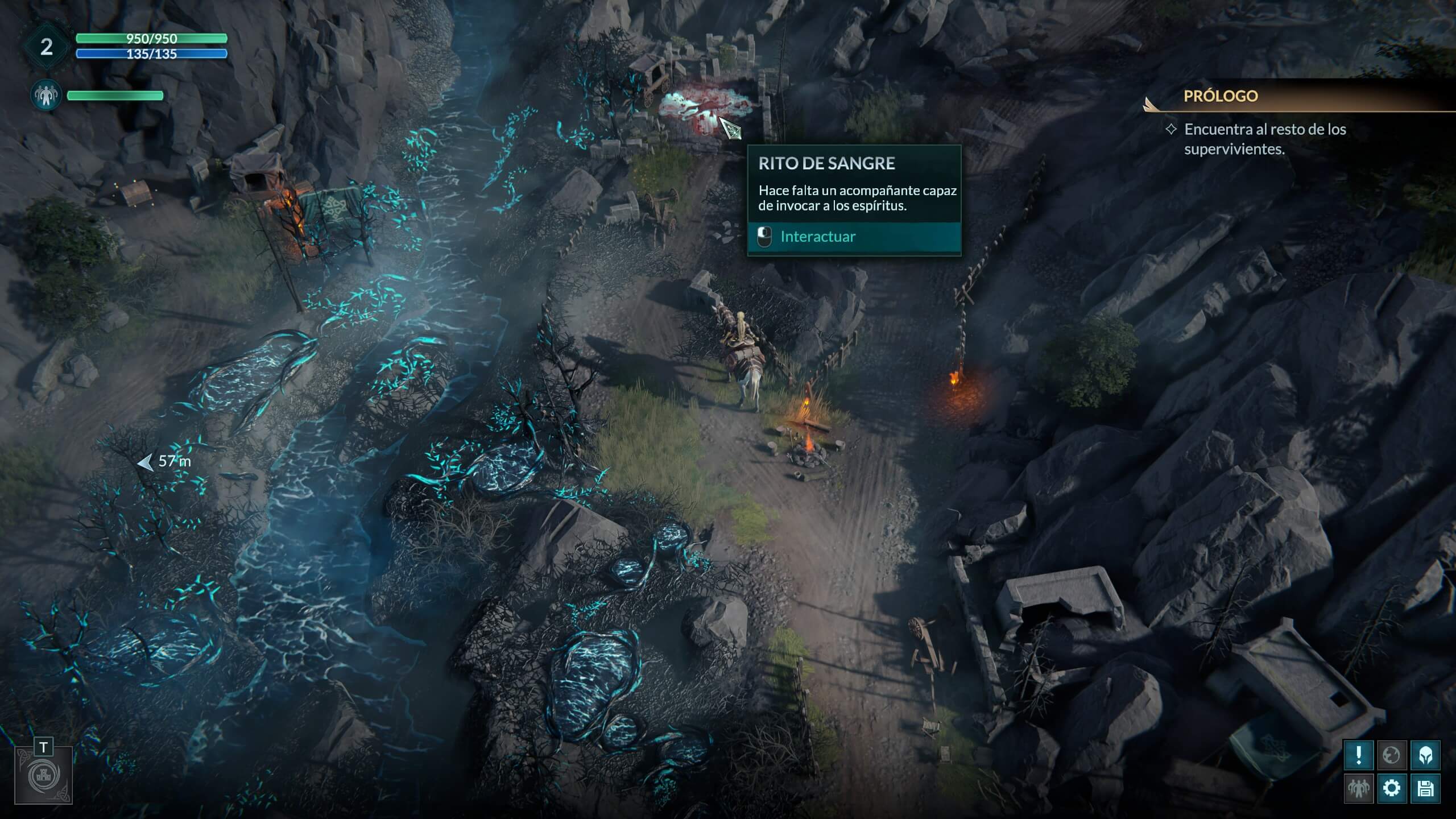Click the 57 m objective direction marker
The image size is (1456, 819).
(x=164, y=462)
